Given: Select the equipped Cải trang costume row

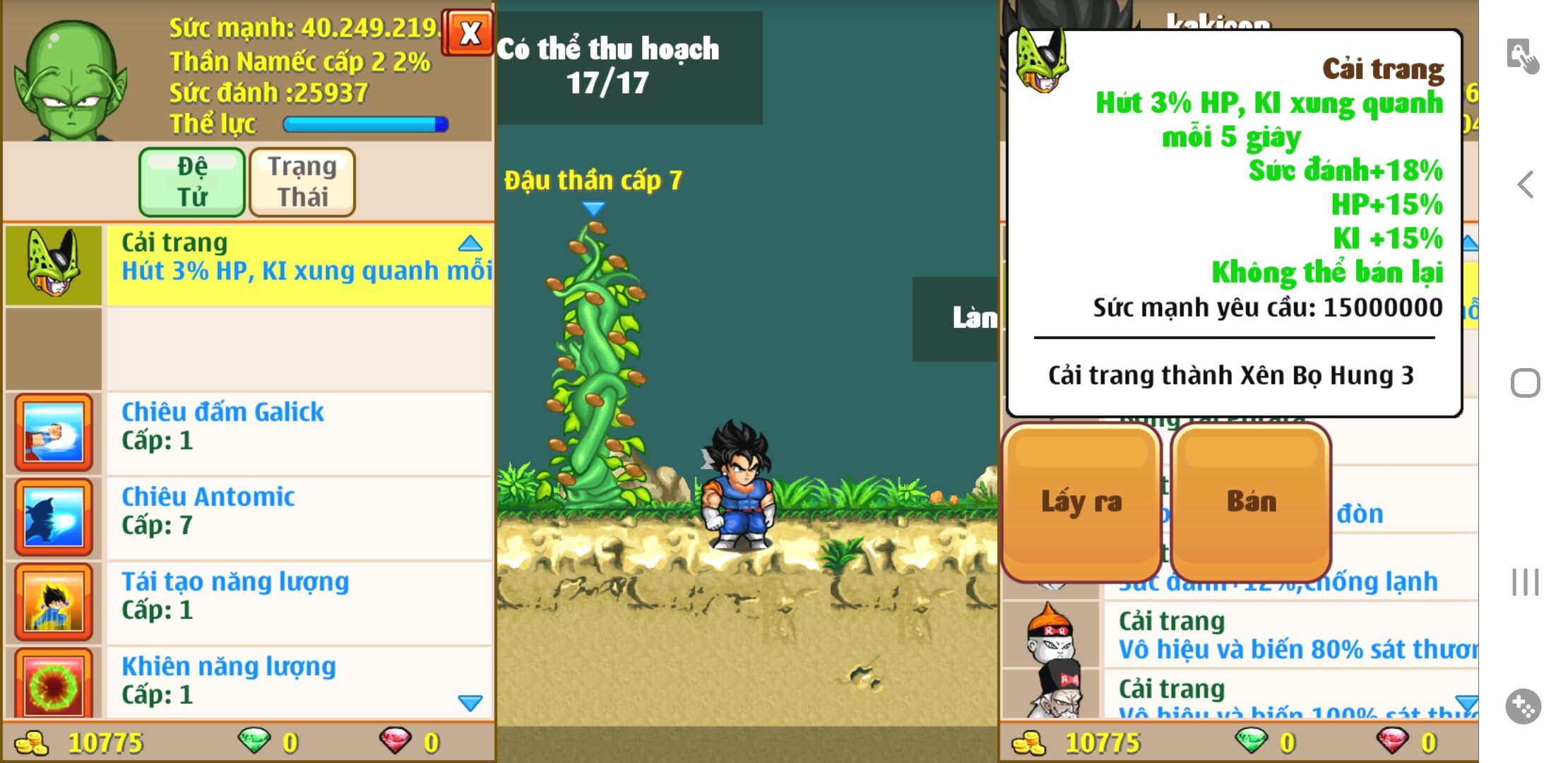Looking at the screenshot, I should click(298, 265).
